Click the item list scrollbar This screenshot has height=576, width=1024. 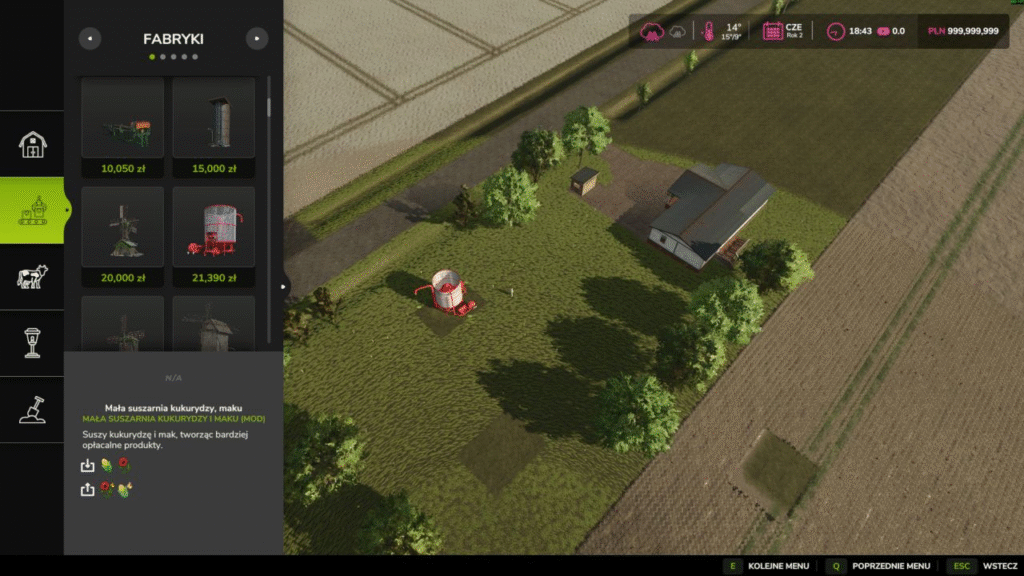(268, 110)
